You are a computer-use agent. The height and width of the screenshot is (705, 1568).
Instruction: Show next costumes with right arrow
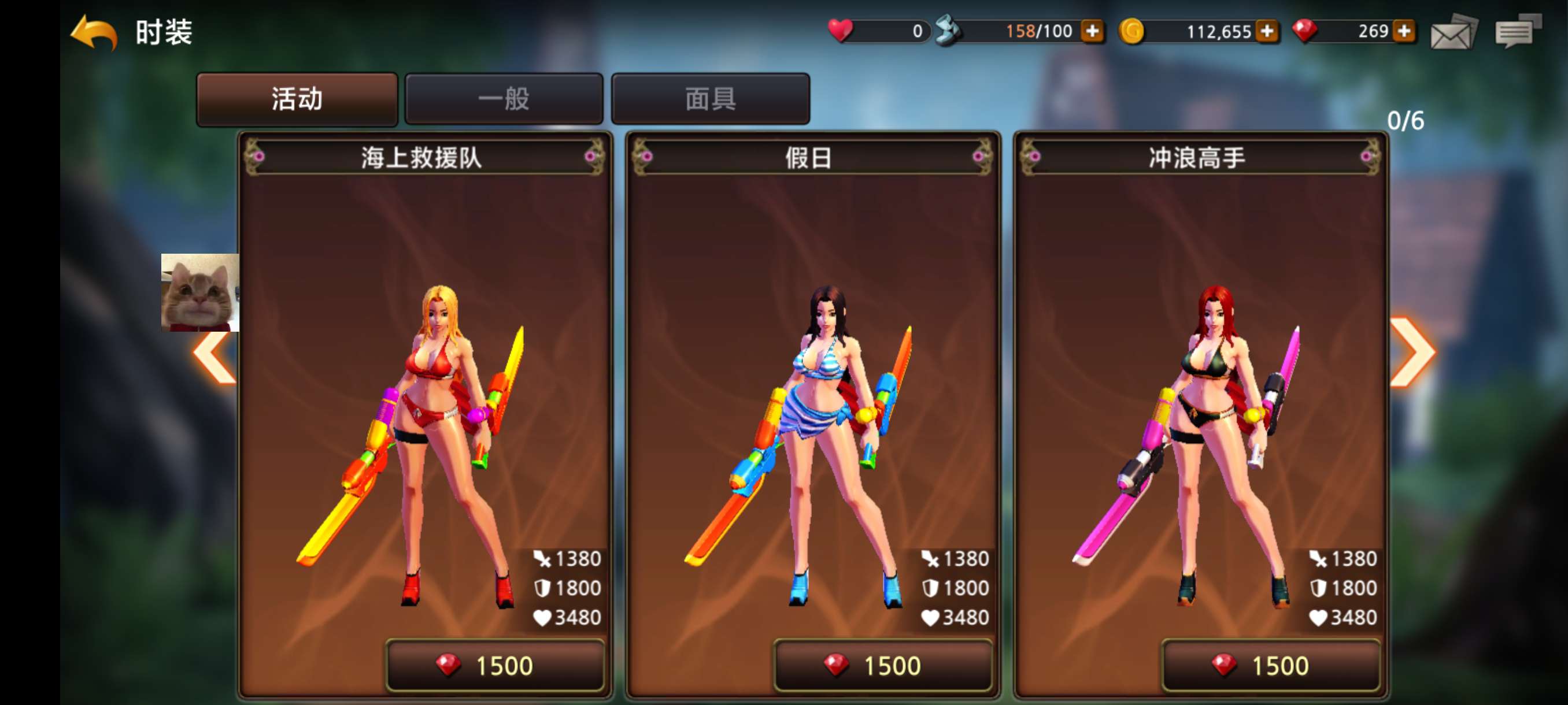point(1413,352)
